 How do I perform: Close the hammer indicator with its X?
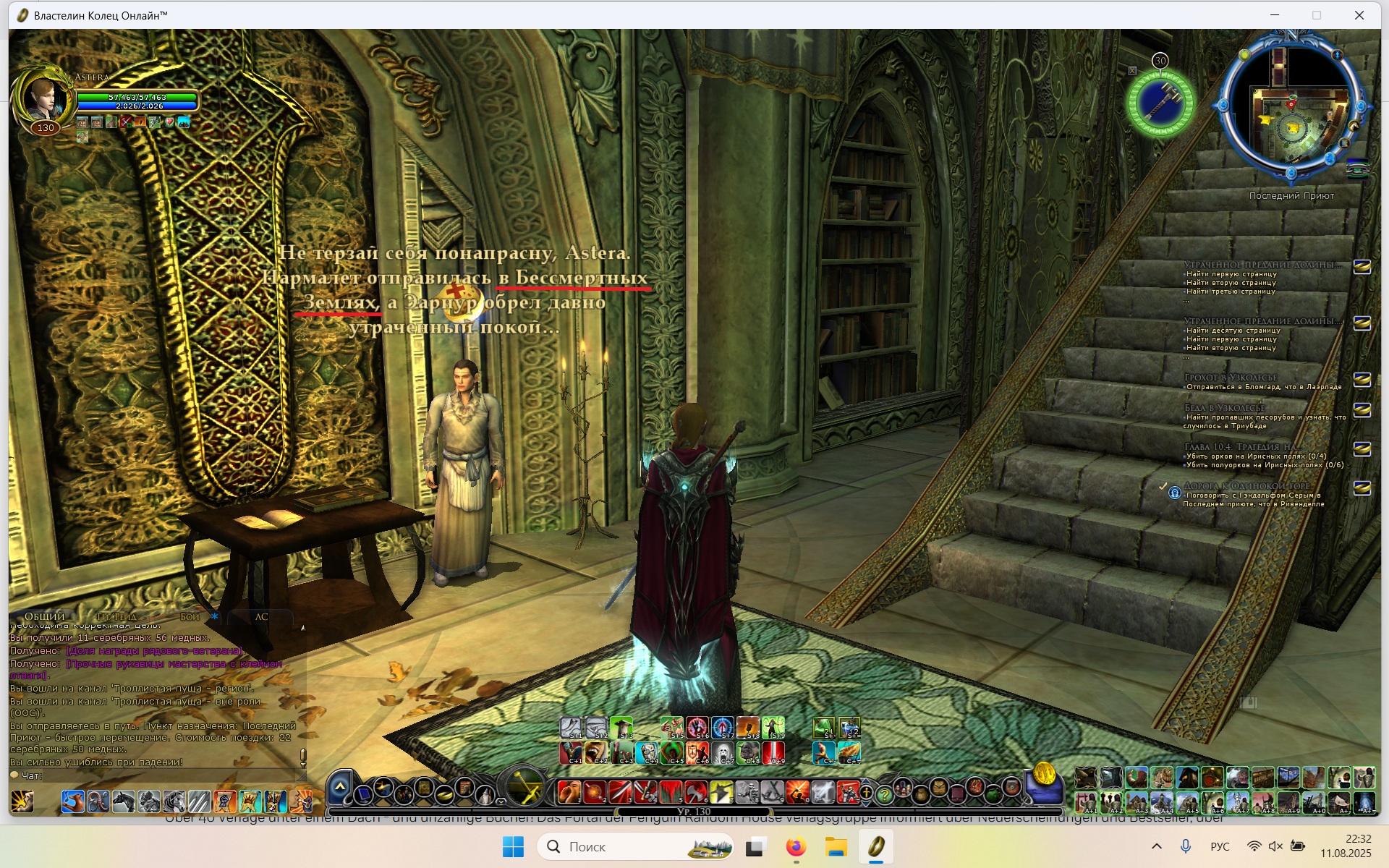(x=1132, y=71)
